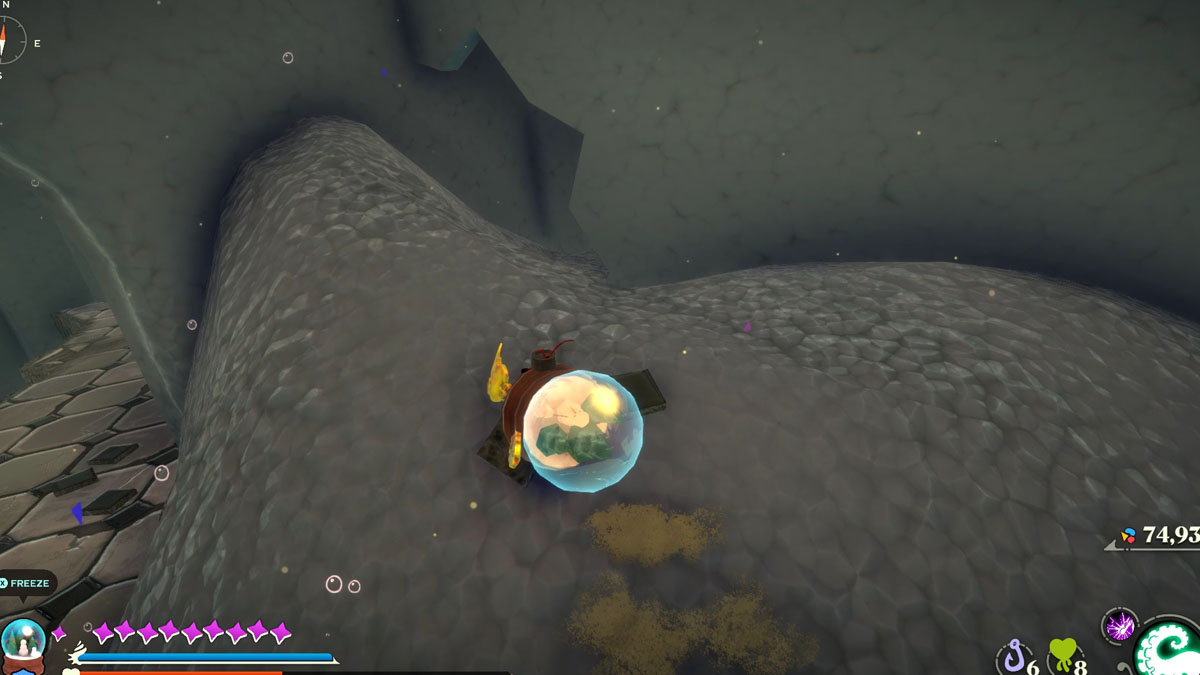Click the compass in the corner

tap(10, 40)
